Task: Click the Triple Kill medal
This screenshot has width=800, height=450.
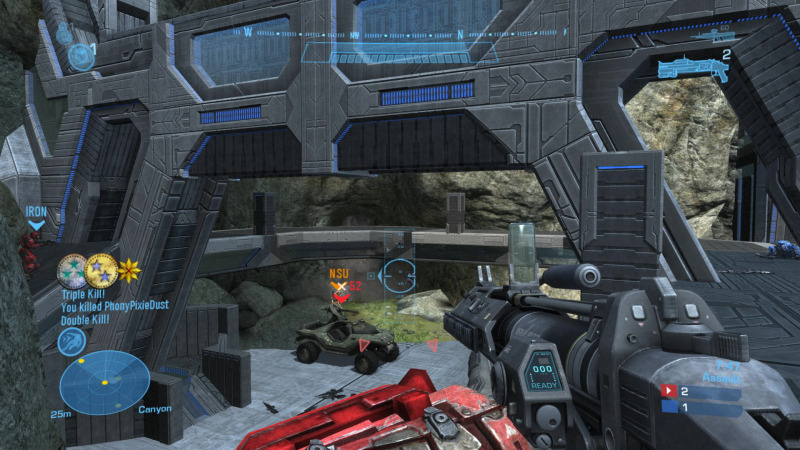Action: coord(72,270)
